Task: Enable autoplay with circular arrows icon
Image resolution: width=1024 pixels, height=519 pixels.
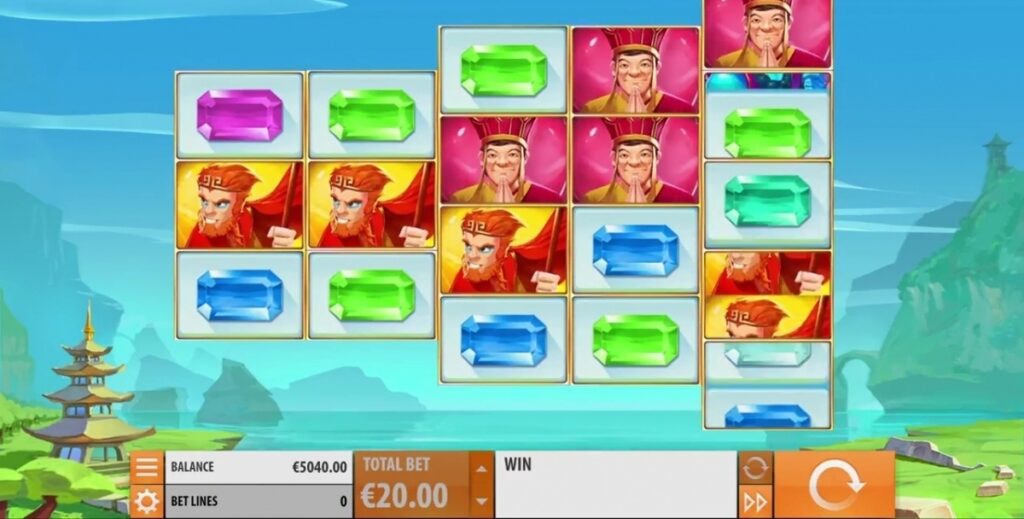Action: (x=755, y=467)
